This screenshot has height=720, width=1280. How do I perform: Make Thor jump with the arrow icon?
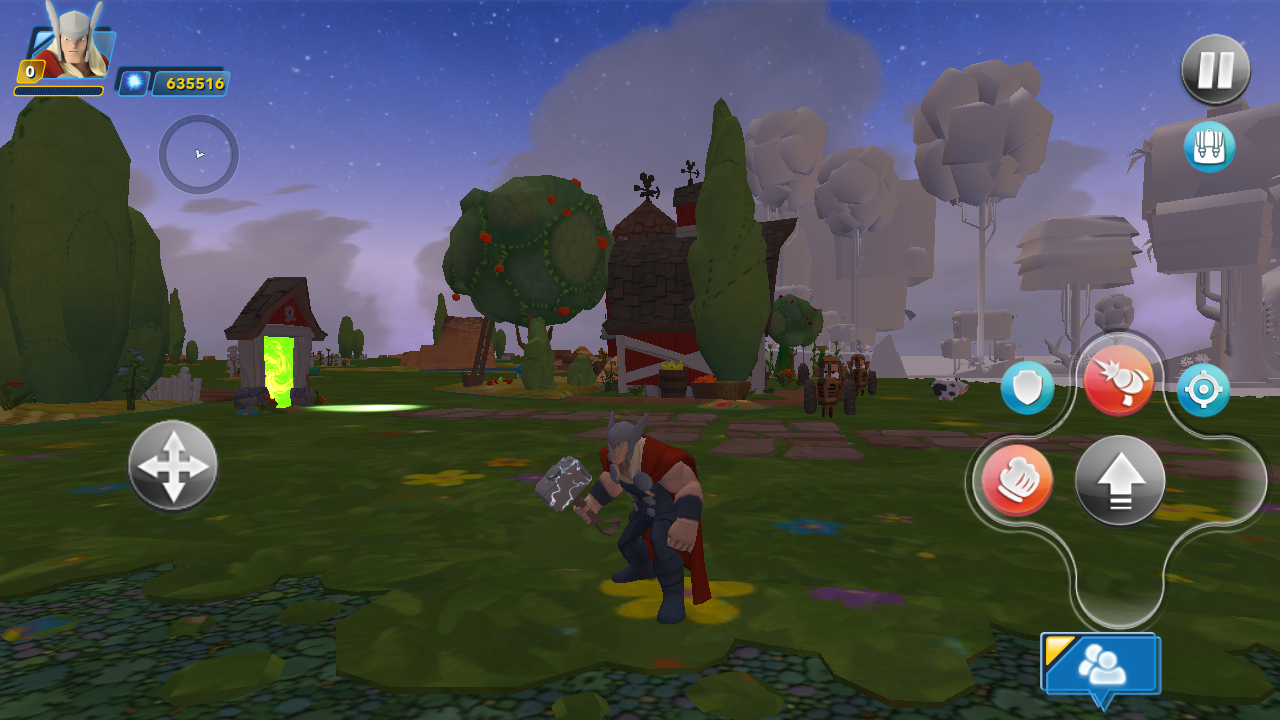coord(1120,481)
